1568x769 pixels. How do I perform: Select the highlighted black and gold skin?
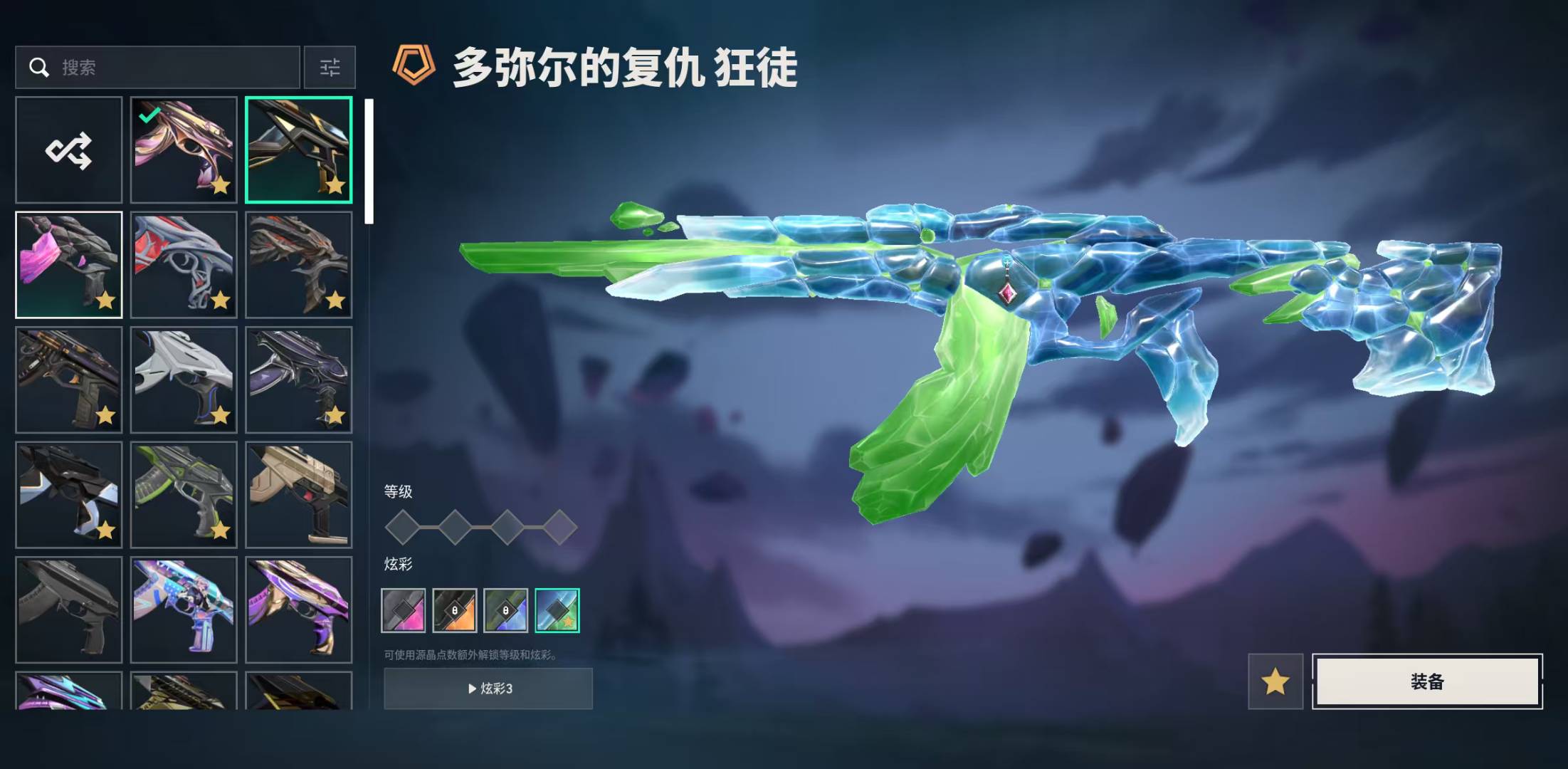tap(299, 150)
